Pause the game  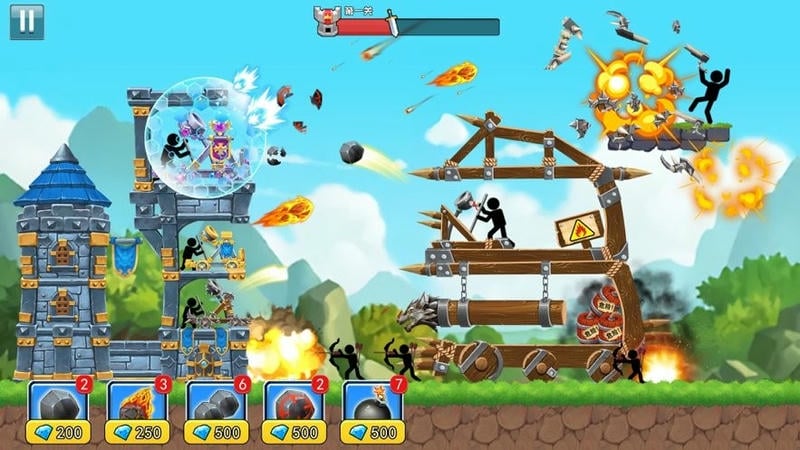coord(27,22)
